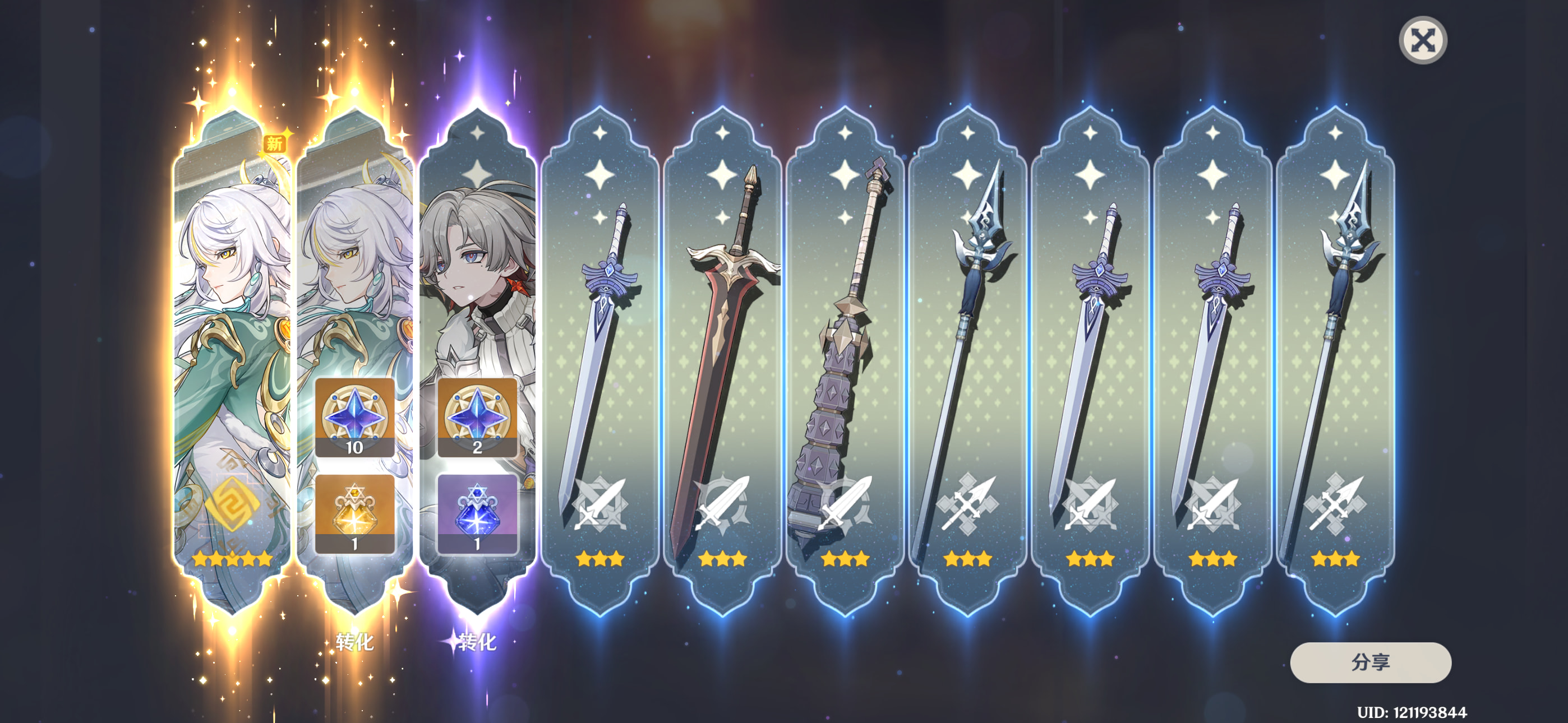
Task: Tap the starglitter icon showing 10
Action: pyautogui.click(x=354, y=418)
